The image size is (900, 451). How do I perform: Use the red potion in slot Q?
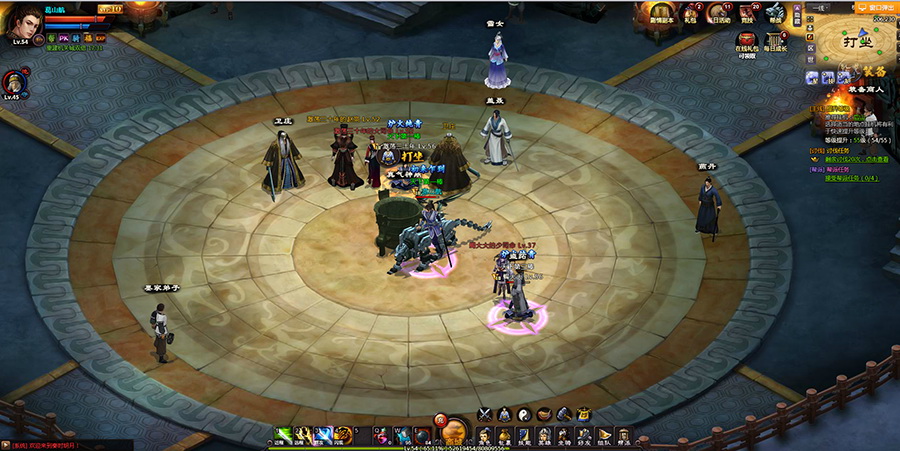click(x=383, y=434)
